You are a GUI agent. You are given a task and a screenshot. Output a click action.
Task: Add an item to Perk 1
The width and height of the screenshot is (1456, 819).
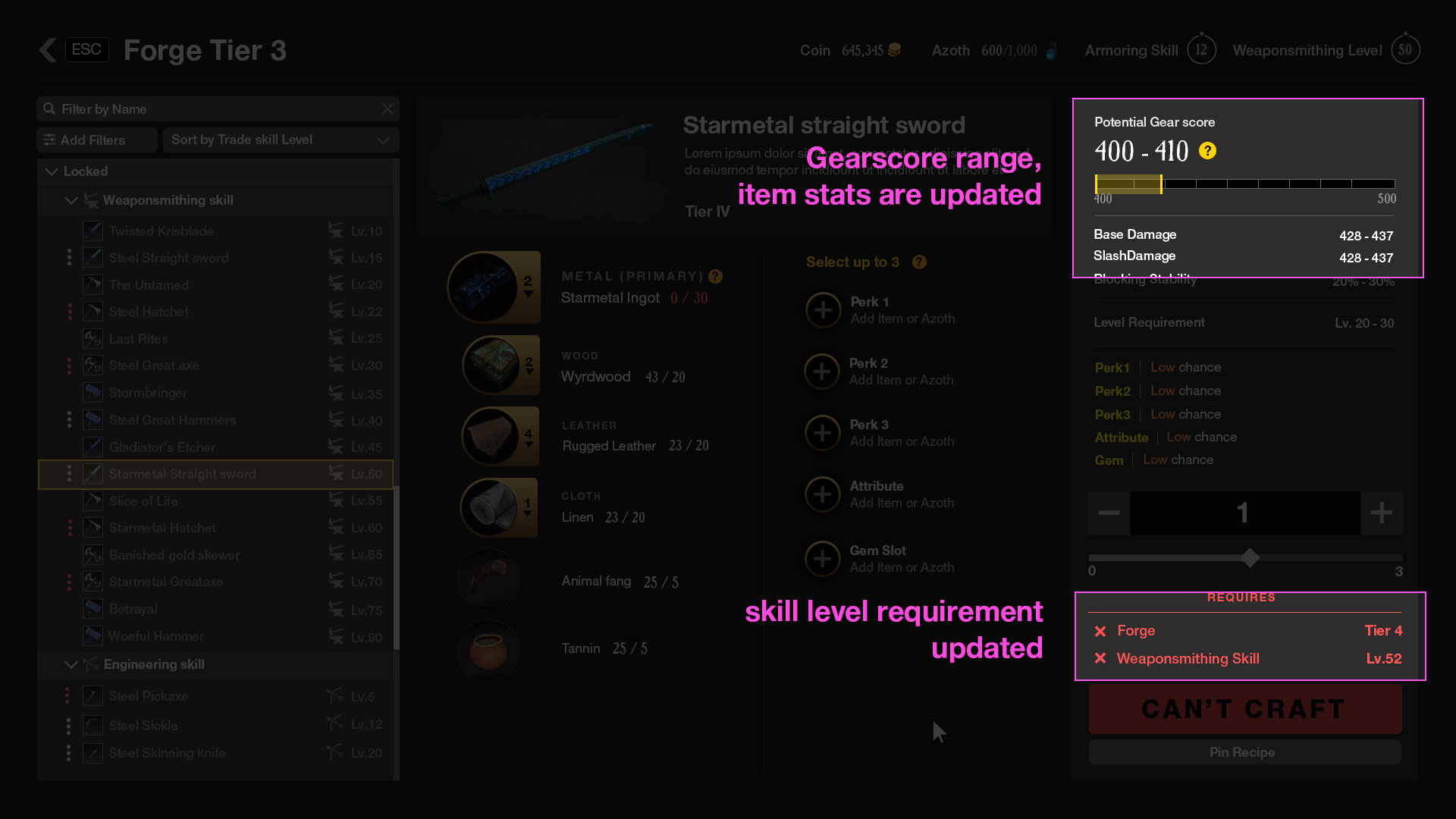pyautogui.click(x=823, y=310)
